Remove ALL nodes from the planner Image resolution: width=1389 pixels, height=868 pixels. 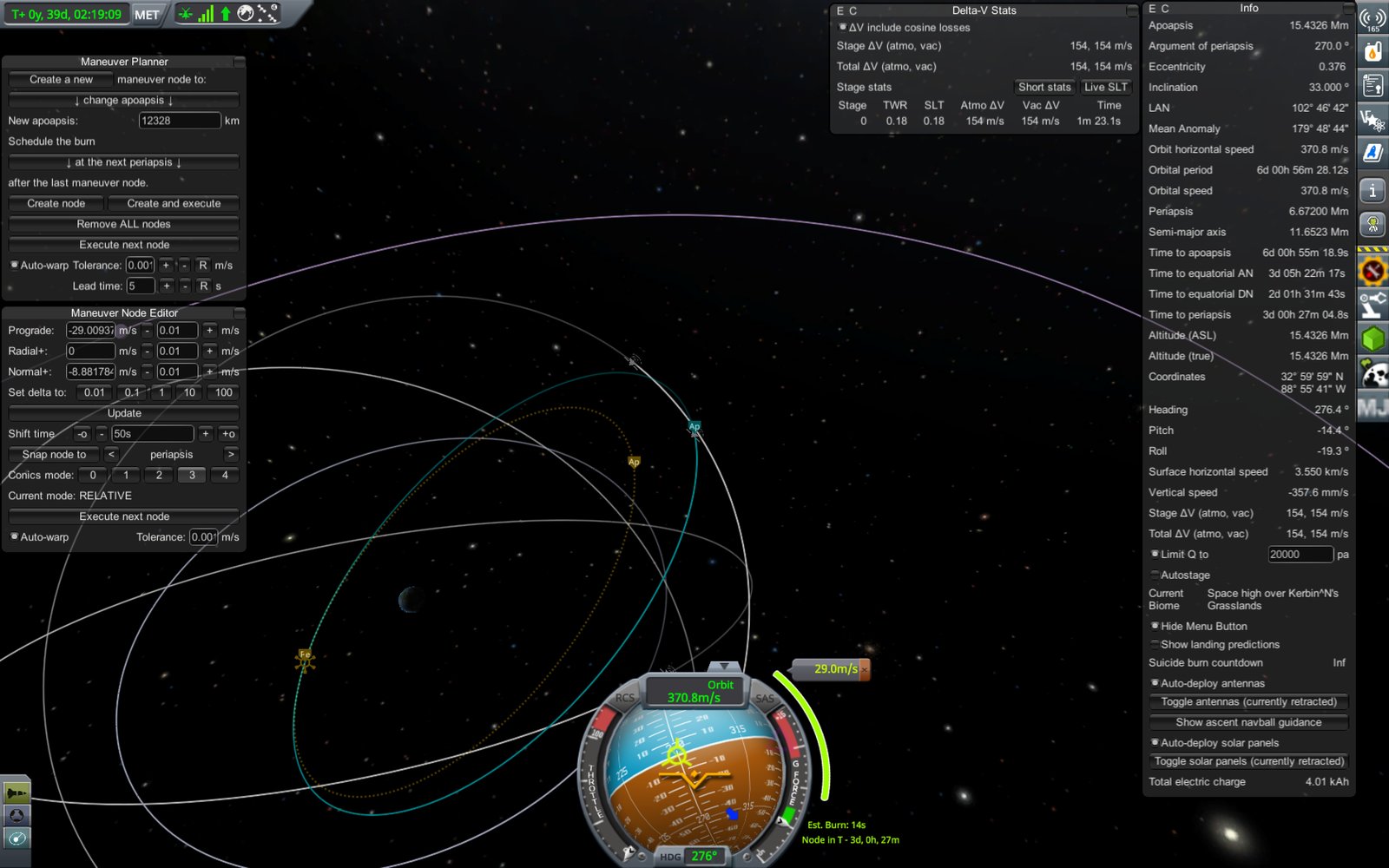point(123,224)
